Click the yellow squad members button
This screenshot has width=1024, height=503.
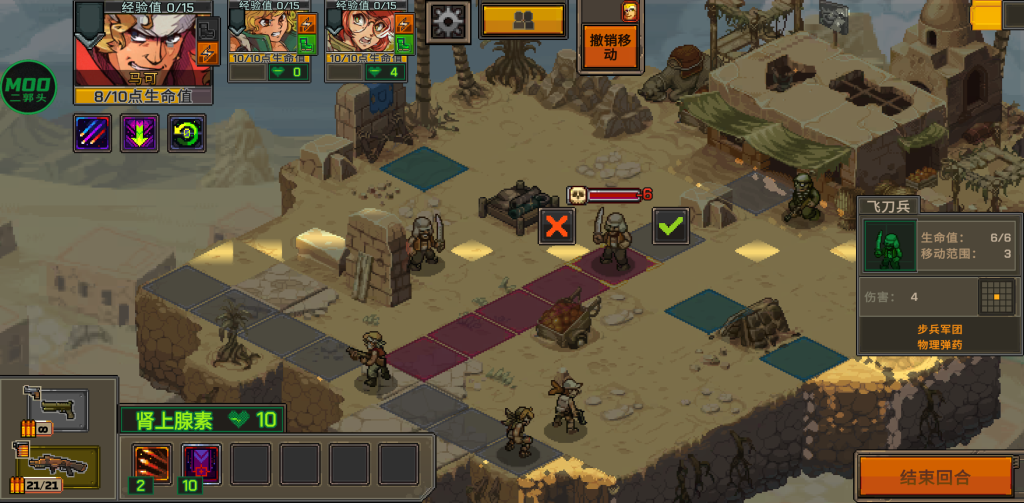(x=523, y=19)
